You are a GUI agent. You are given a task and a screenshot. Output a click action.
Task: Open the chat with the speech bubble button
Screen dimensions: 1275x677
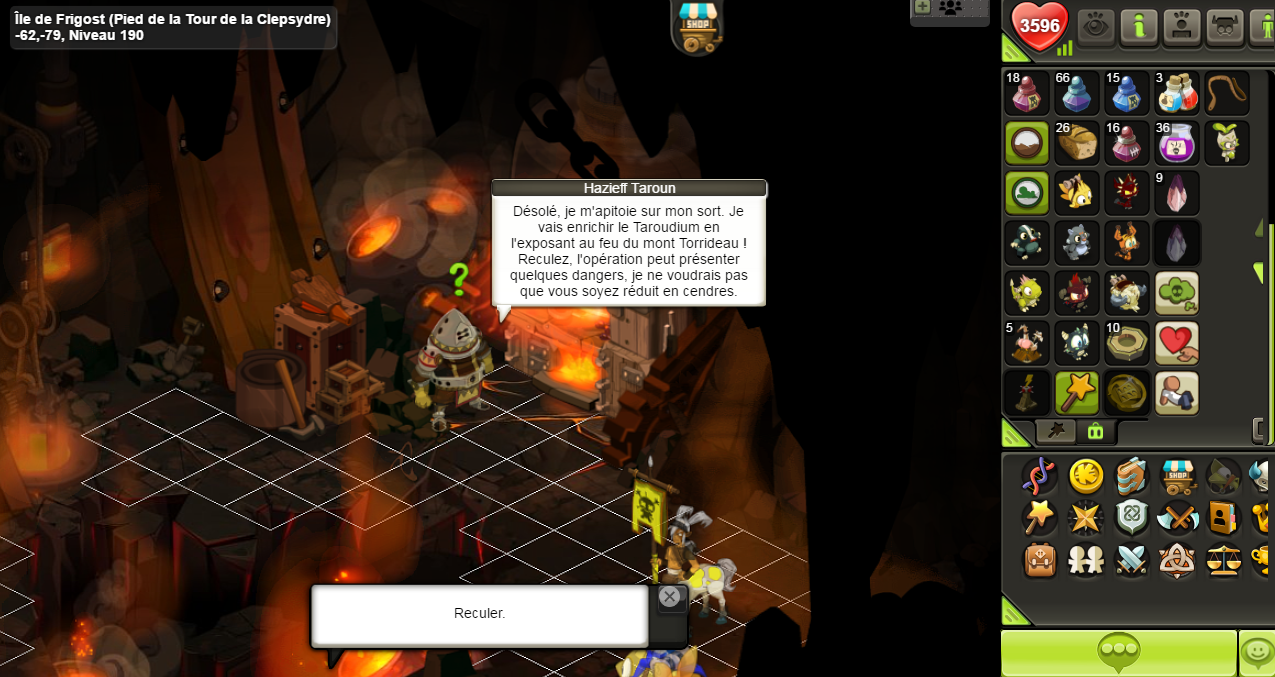[x=1118, y=653]
